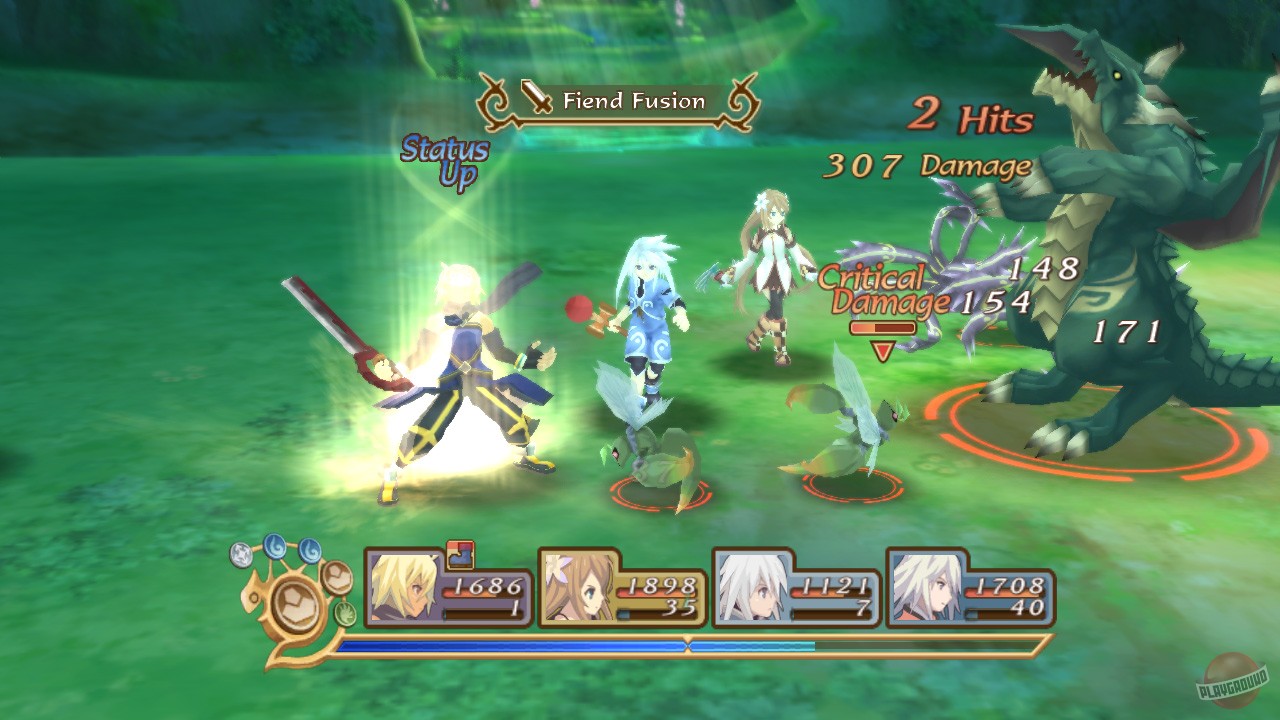Screen dimensions: 1280x720
Task: Expand the second blue water orb
Action: tap(310, 551)
